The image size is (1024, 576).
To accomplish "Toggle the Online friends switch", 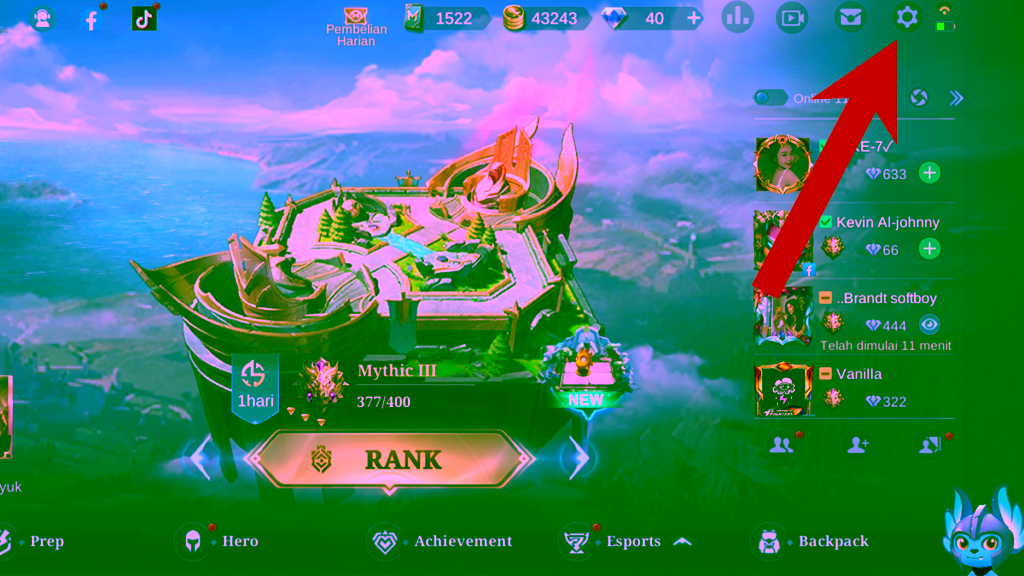I will coord(770,98).
